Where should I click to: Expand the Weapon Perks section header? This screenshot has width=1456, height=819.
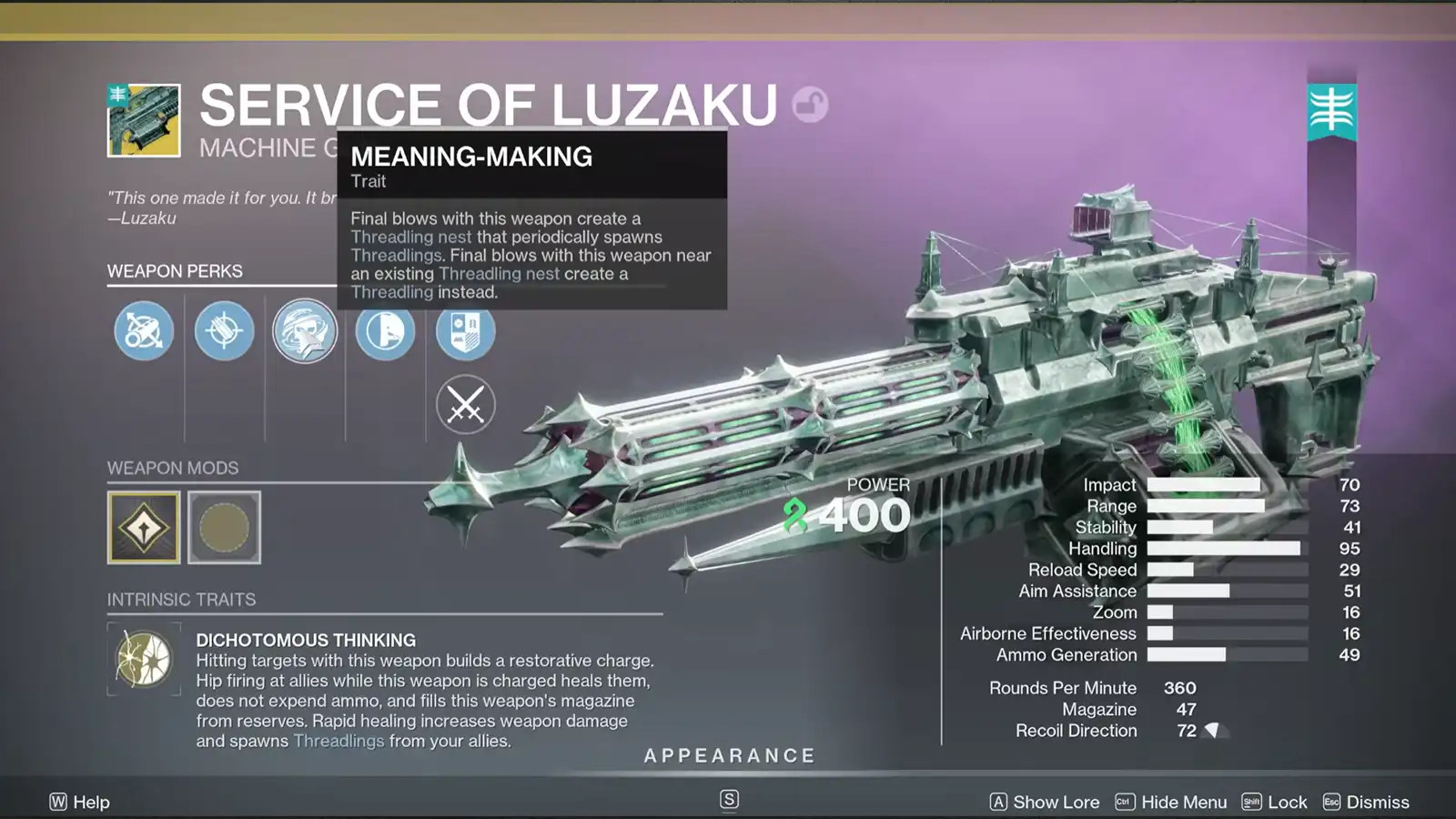pyautogui.click(x=174, y=271)
